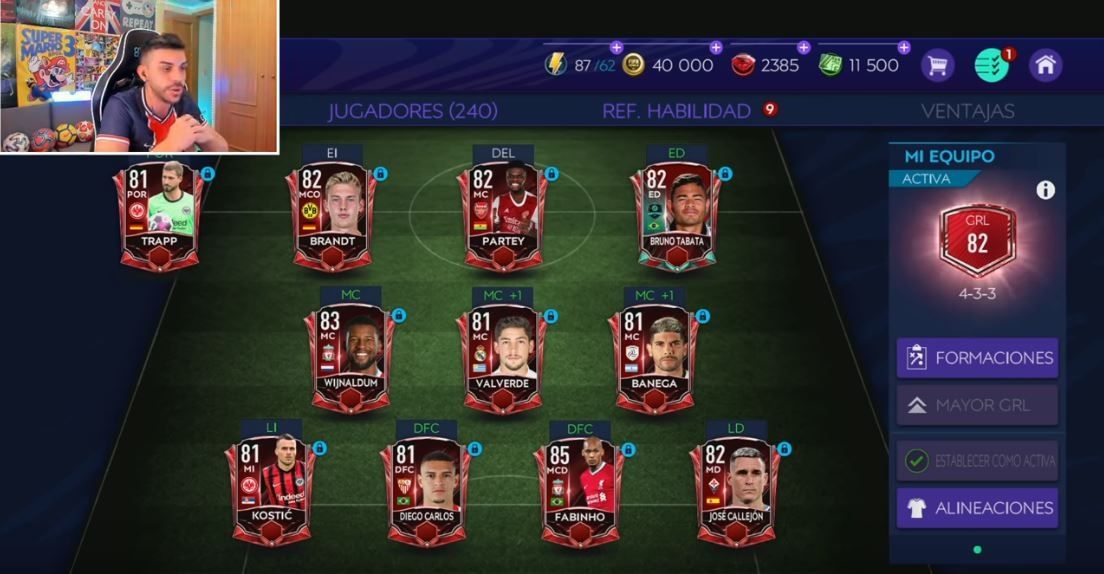Screen dimensions: 1104x574
Task: Show team info with the info icon
Action: pos(1045,190)
